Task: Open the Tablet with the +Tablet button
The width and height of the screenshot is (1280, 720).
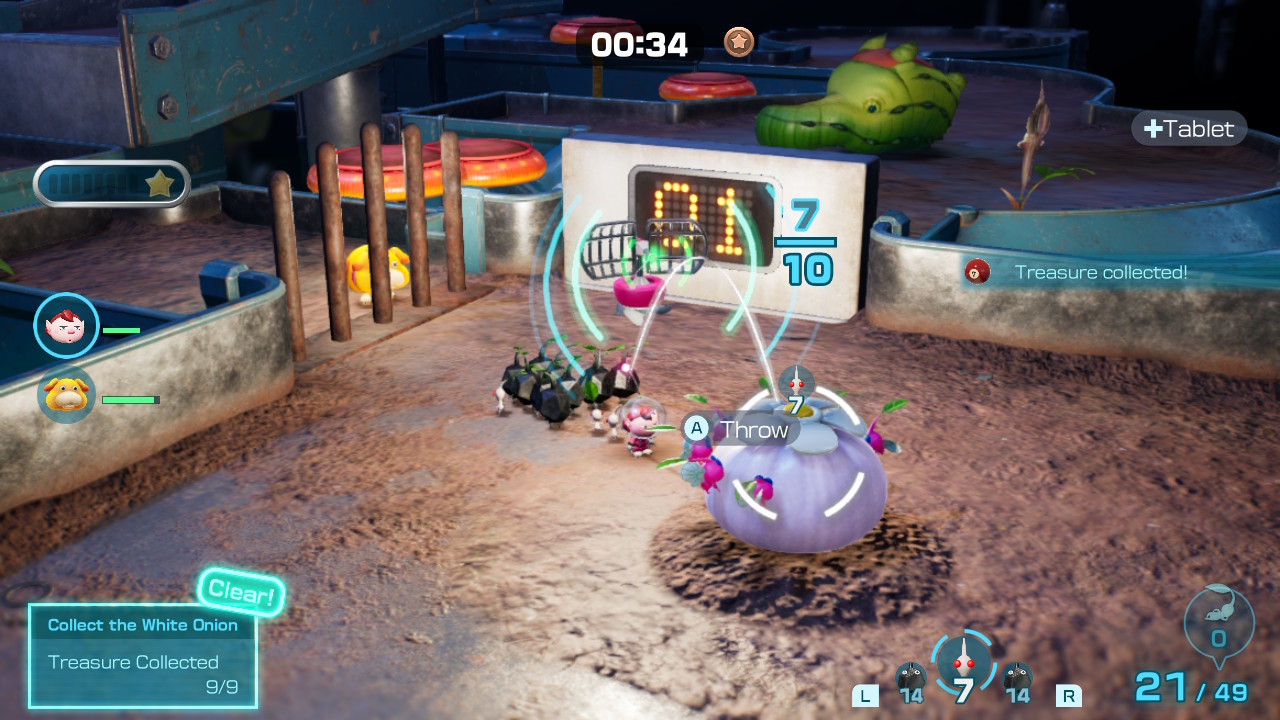Action: click(x=1188, y=128)
